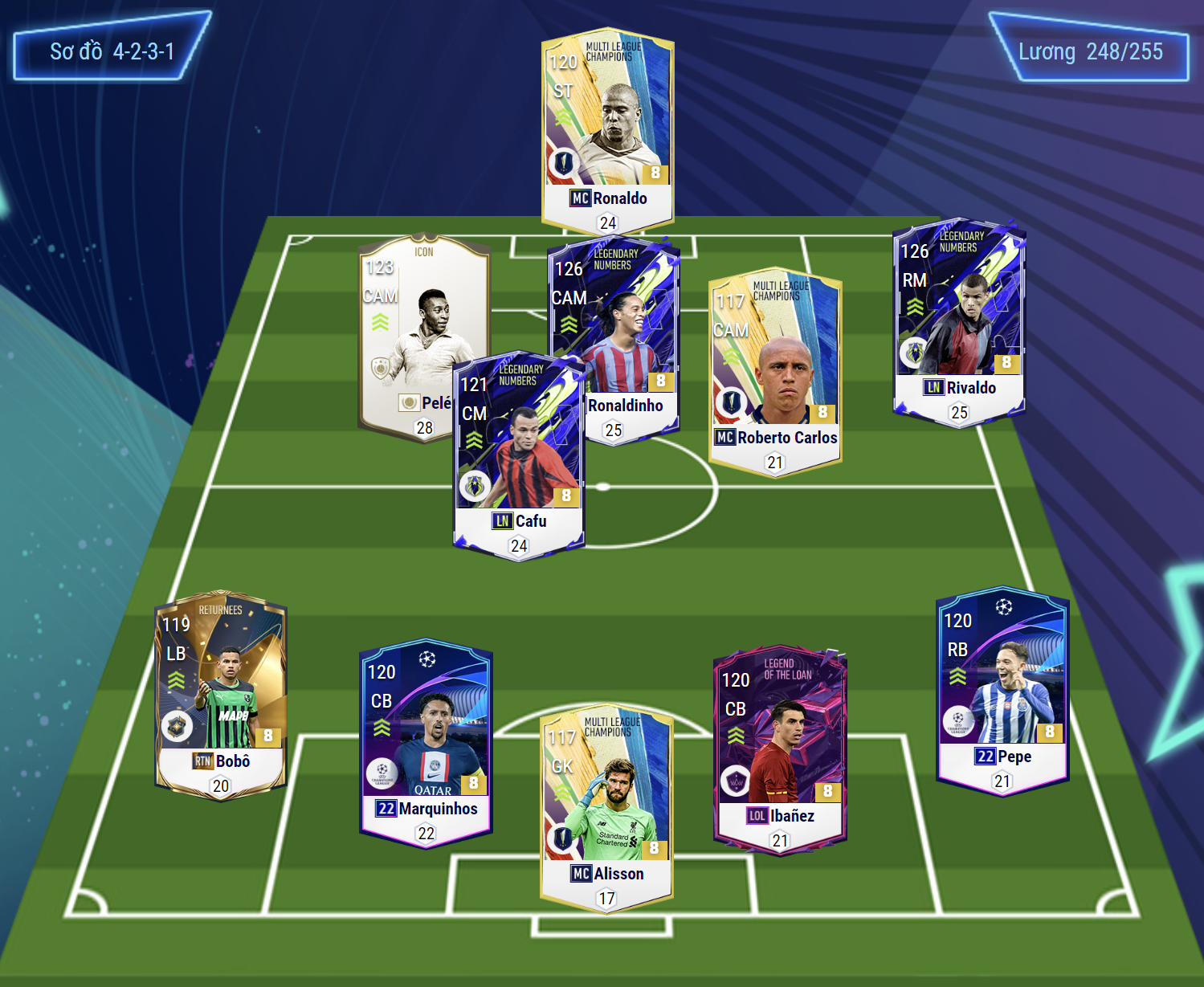
Task: Pick the Bobô left back card
Action: 221,696
